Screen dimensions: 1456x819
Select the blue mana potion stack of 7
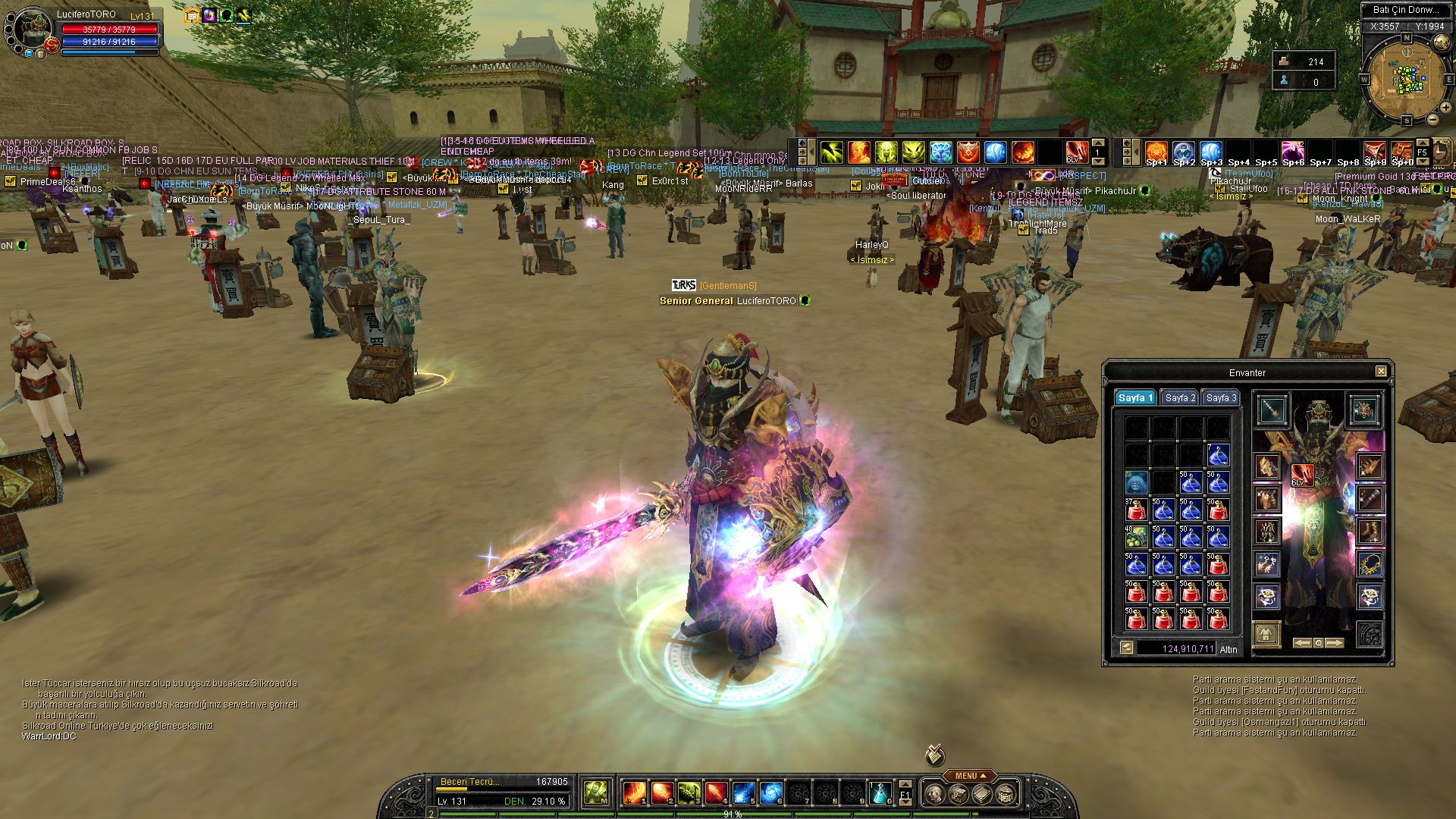click(1217, 456)
